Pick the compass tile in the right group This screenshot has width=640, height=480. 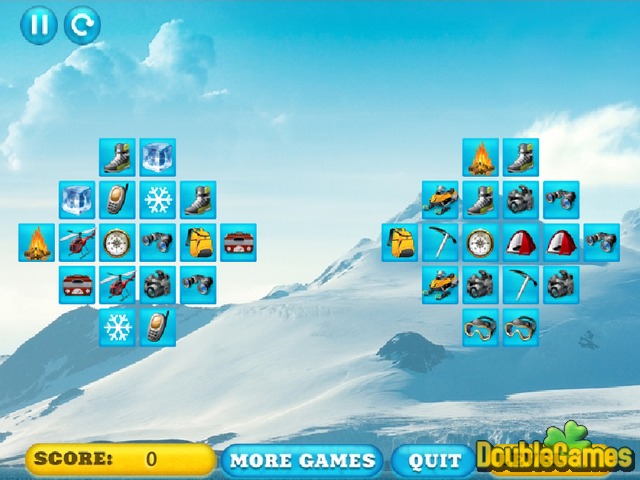point(480,243)
